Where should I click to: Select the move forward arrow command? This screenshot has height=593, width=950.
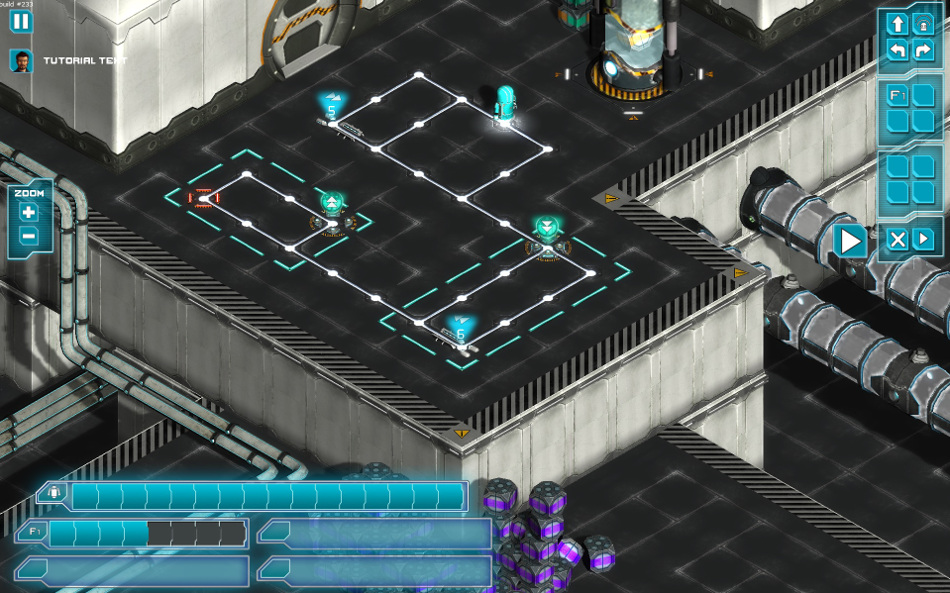click(x=897, y=24)
